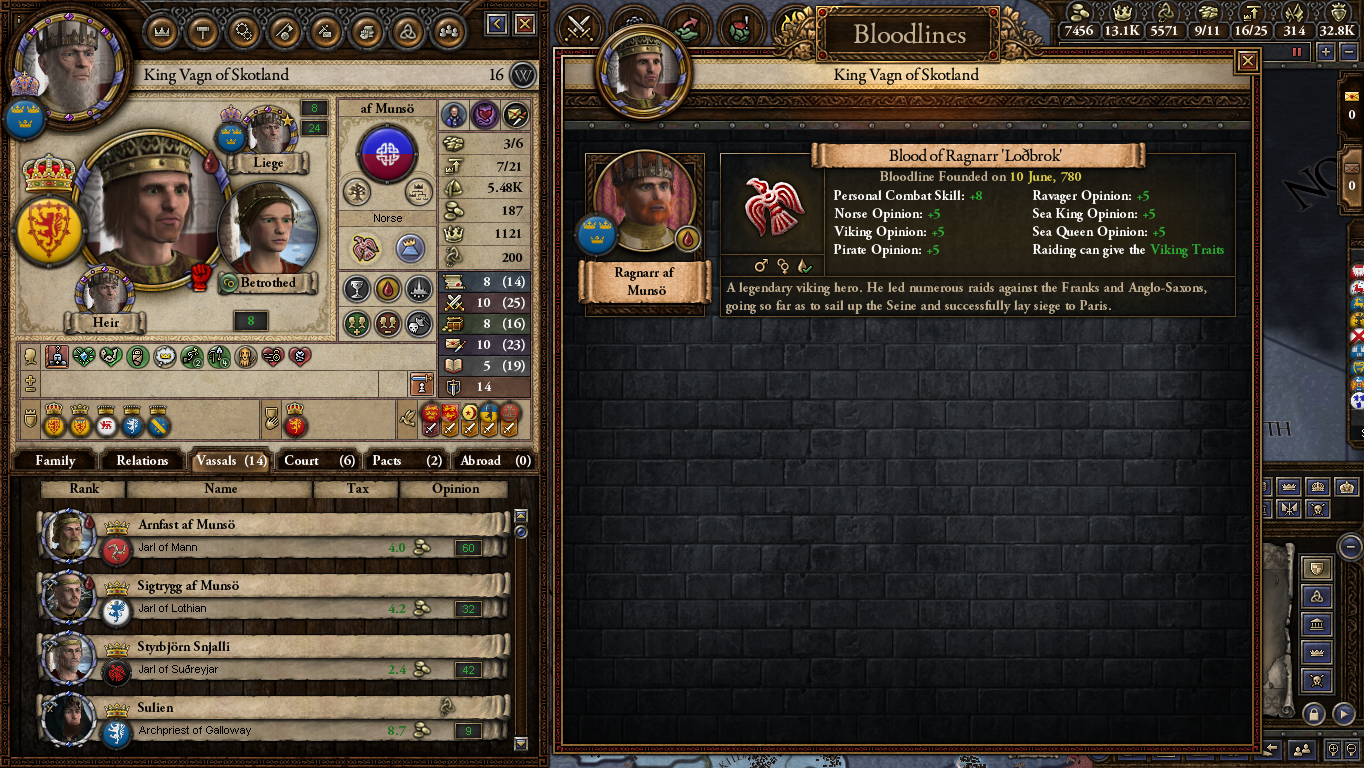Click the Norse raven religion icon
Screen dimensions: 1364x768
tap(365, 250)
